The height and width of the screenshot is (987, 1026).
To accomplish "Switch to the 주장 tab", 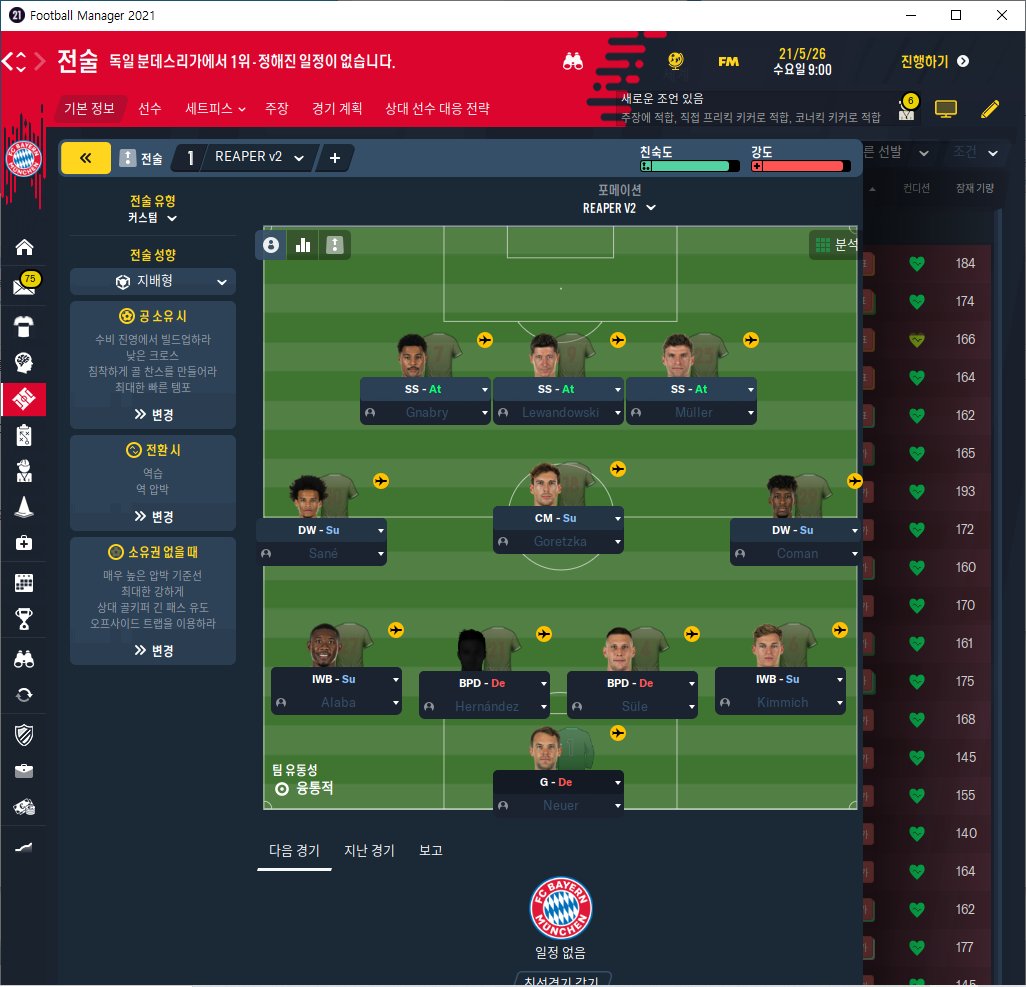I will [x=276, y=108].
